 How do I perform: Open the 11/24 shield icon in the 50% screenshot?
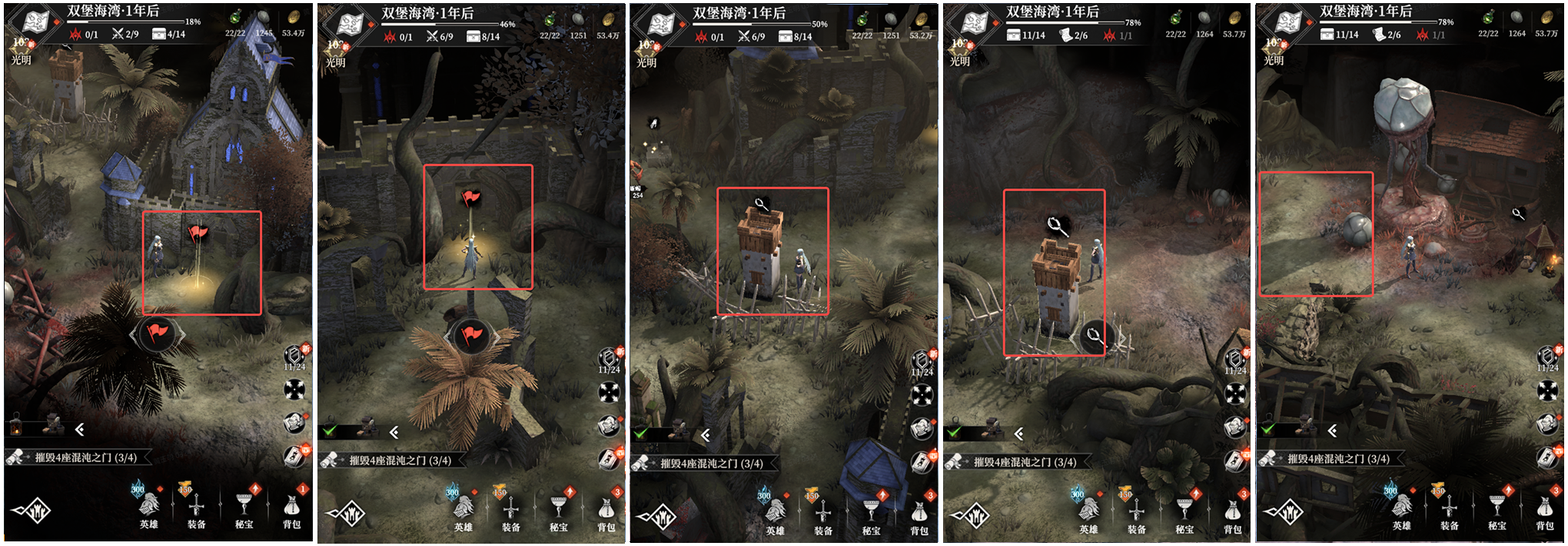921,361
